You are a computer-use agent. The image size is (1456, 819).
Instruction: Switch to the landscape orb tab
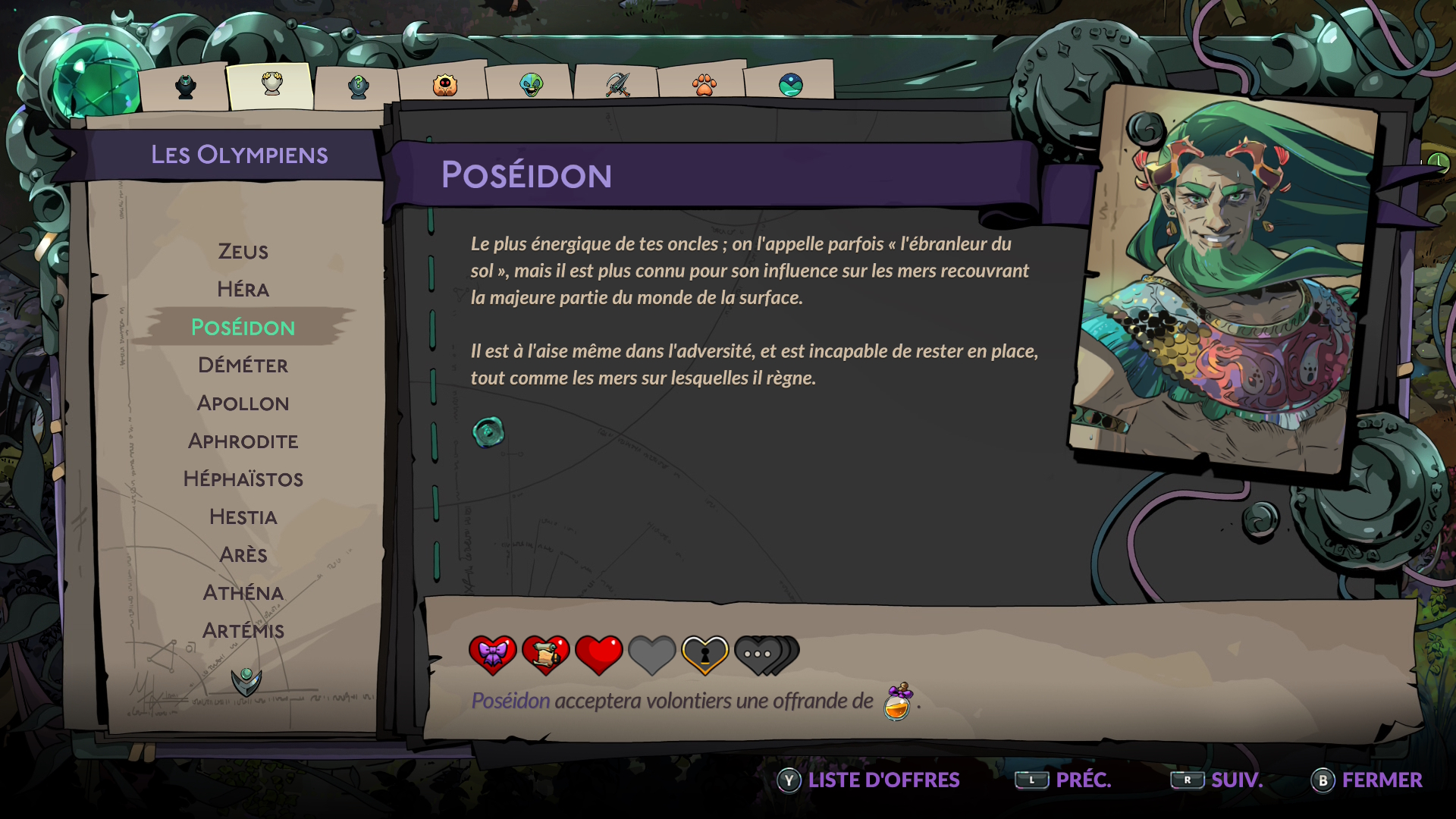pyautogui.click(x=790, y=84)
